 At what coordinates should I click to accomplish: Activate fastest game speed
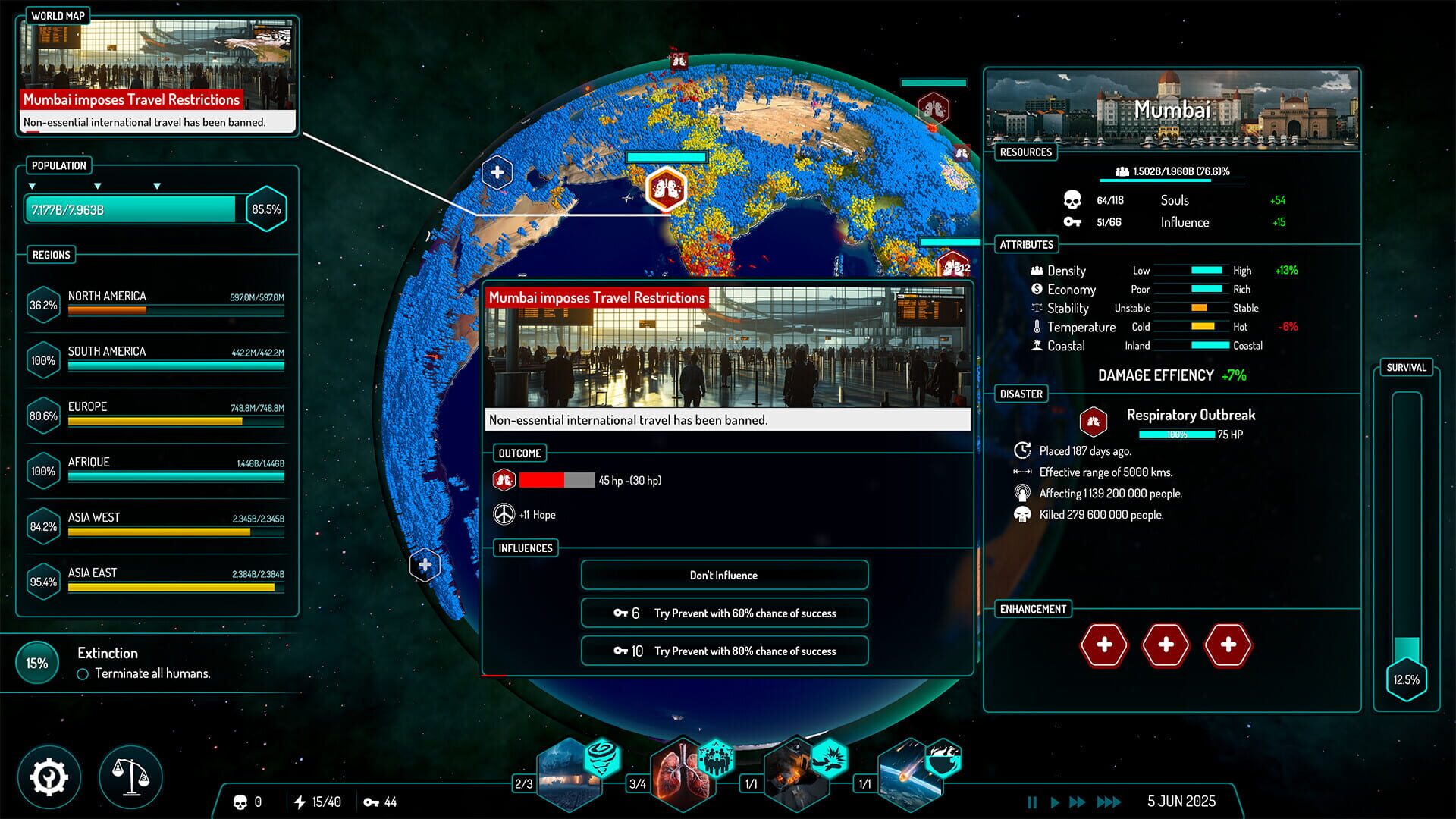(x=1107, y=801)
